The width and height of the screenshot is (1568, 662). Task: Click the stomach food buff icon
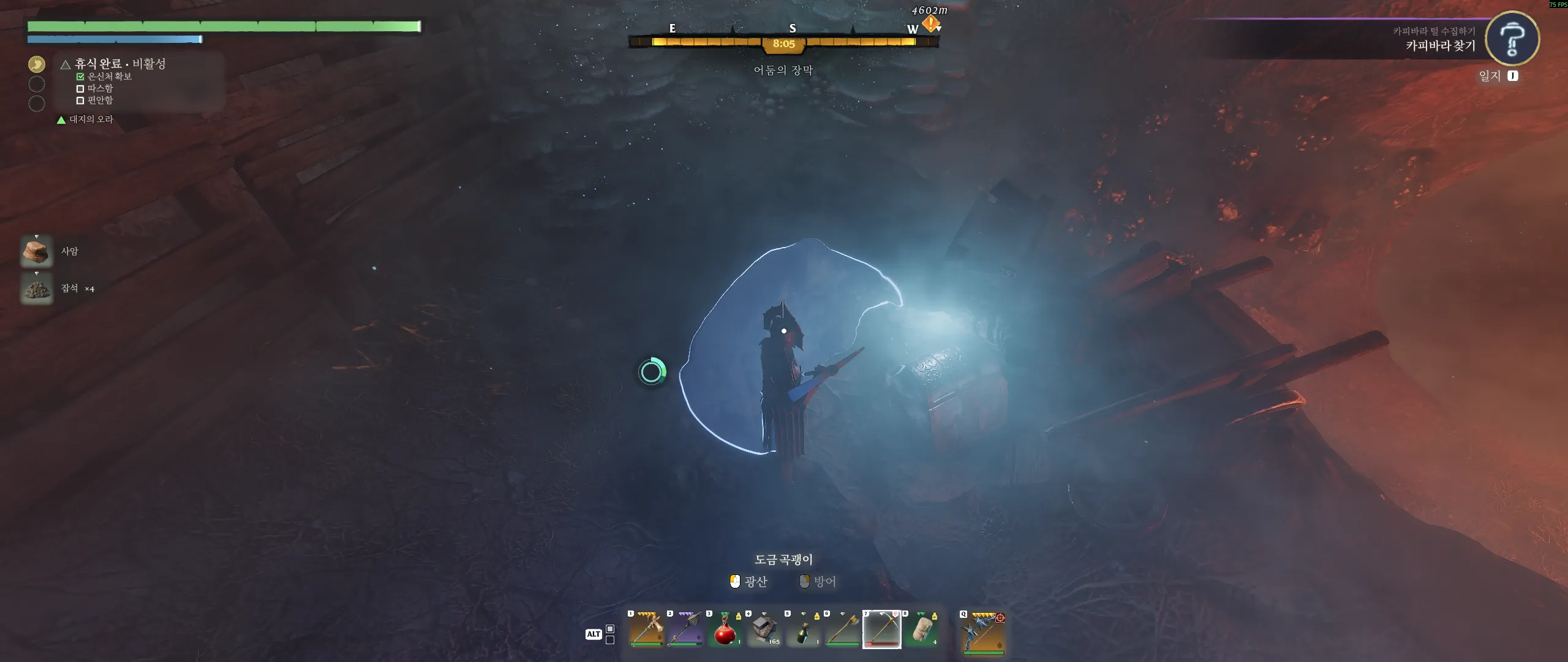point(37,64)
